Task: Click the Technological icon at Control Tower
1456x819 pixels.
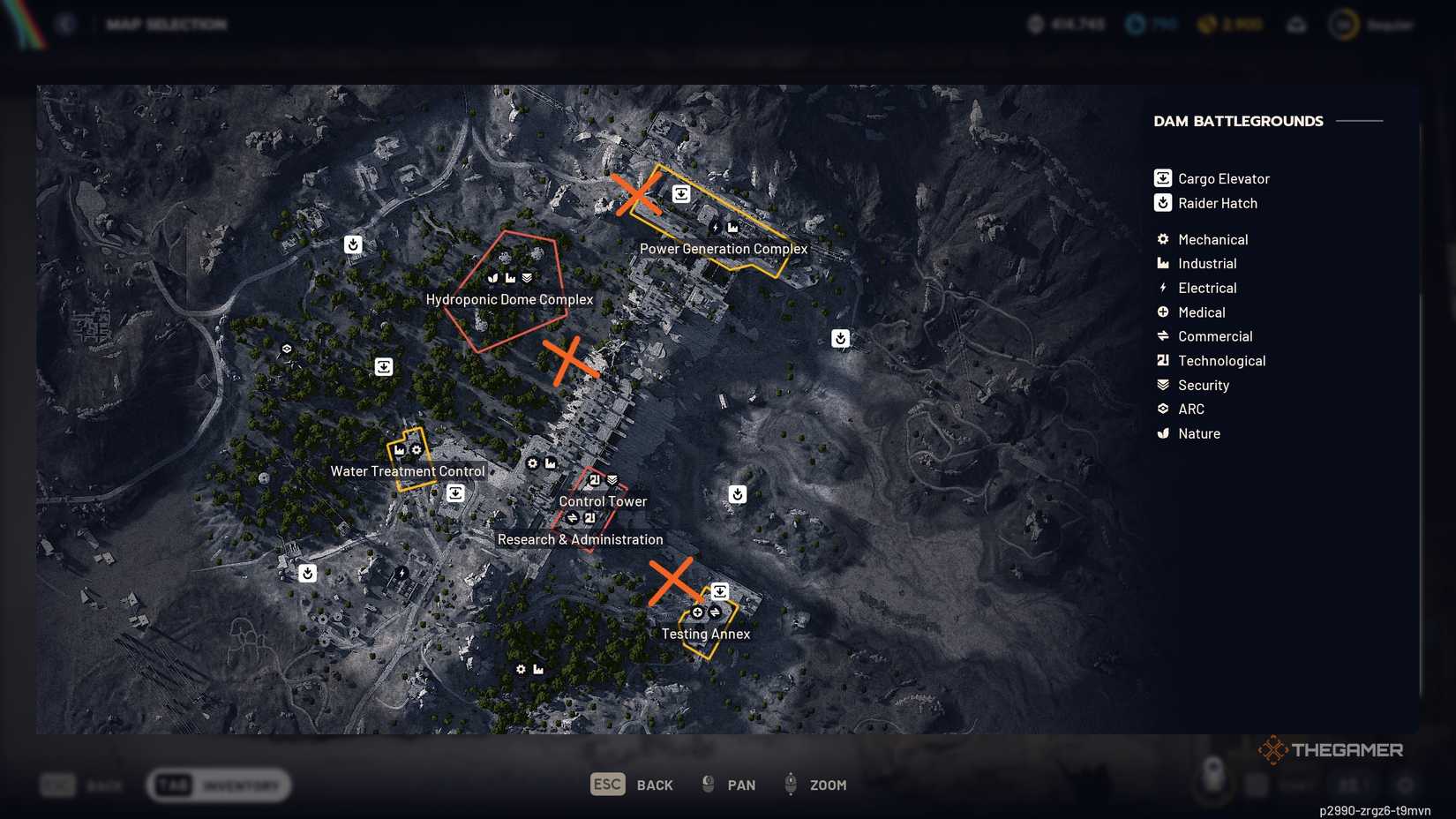Action: point(594,480)
